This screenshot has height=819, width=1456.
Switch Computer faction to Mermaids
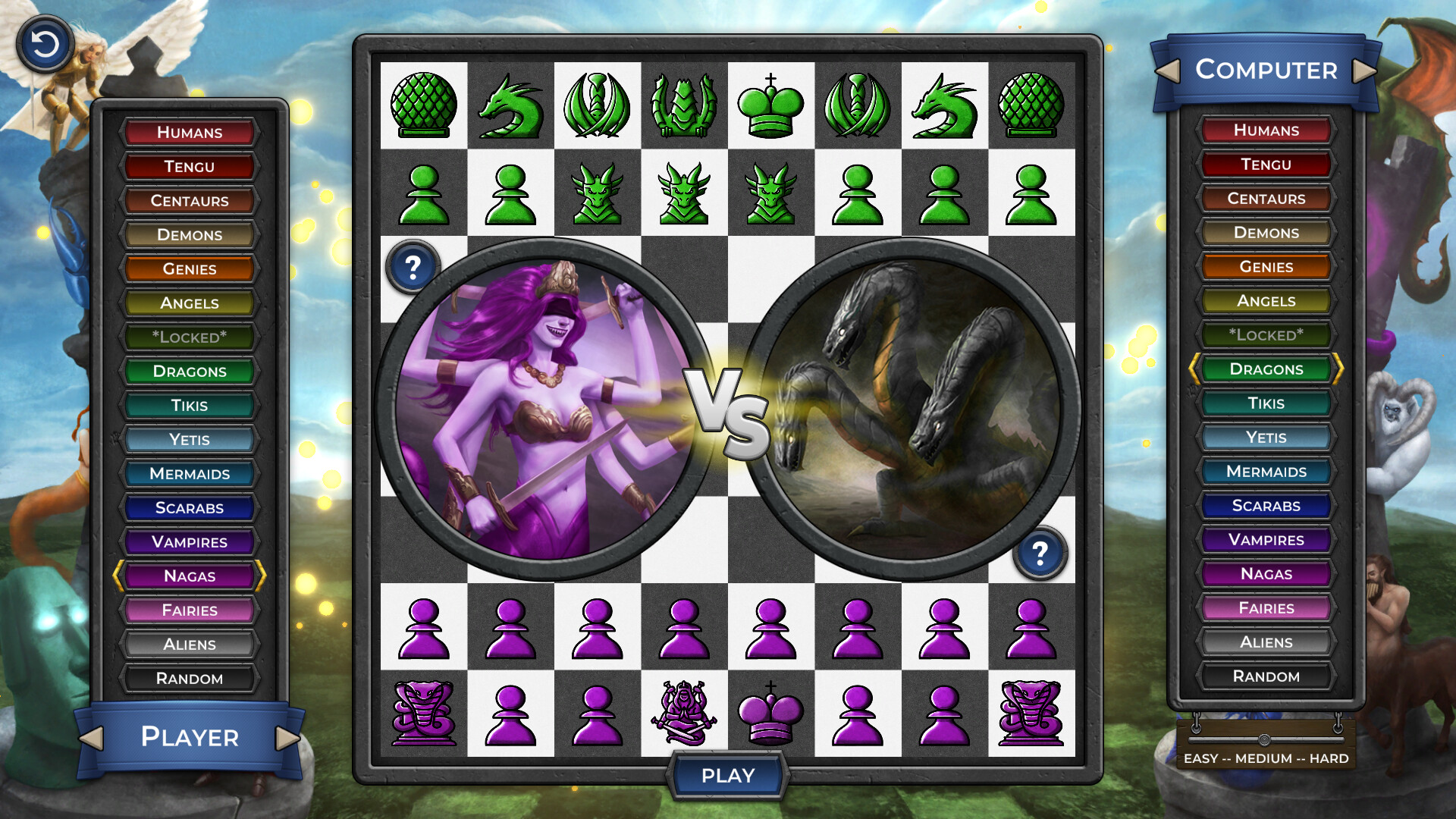point(1265,472)
